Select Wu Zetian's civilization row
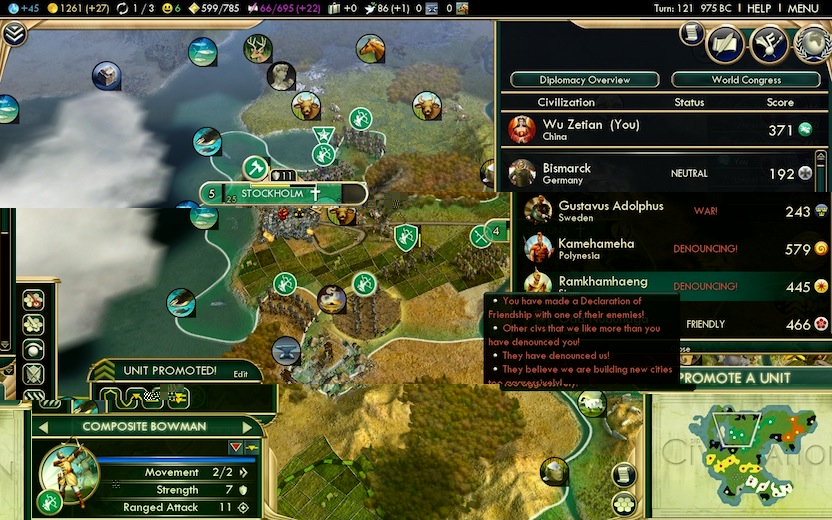The width and height of the screenshot is (832, 520). click(x=660, y=130)
